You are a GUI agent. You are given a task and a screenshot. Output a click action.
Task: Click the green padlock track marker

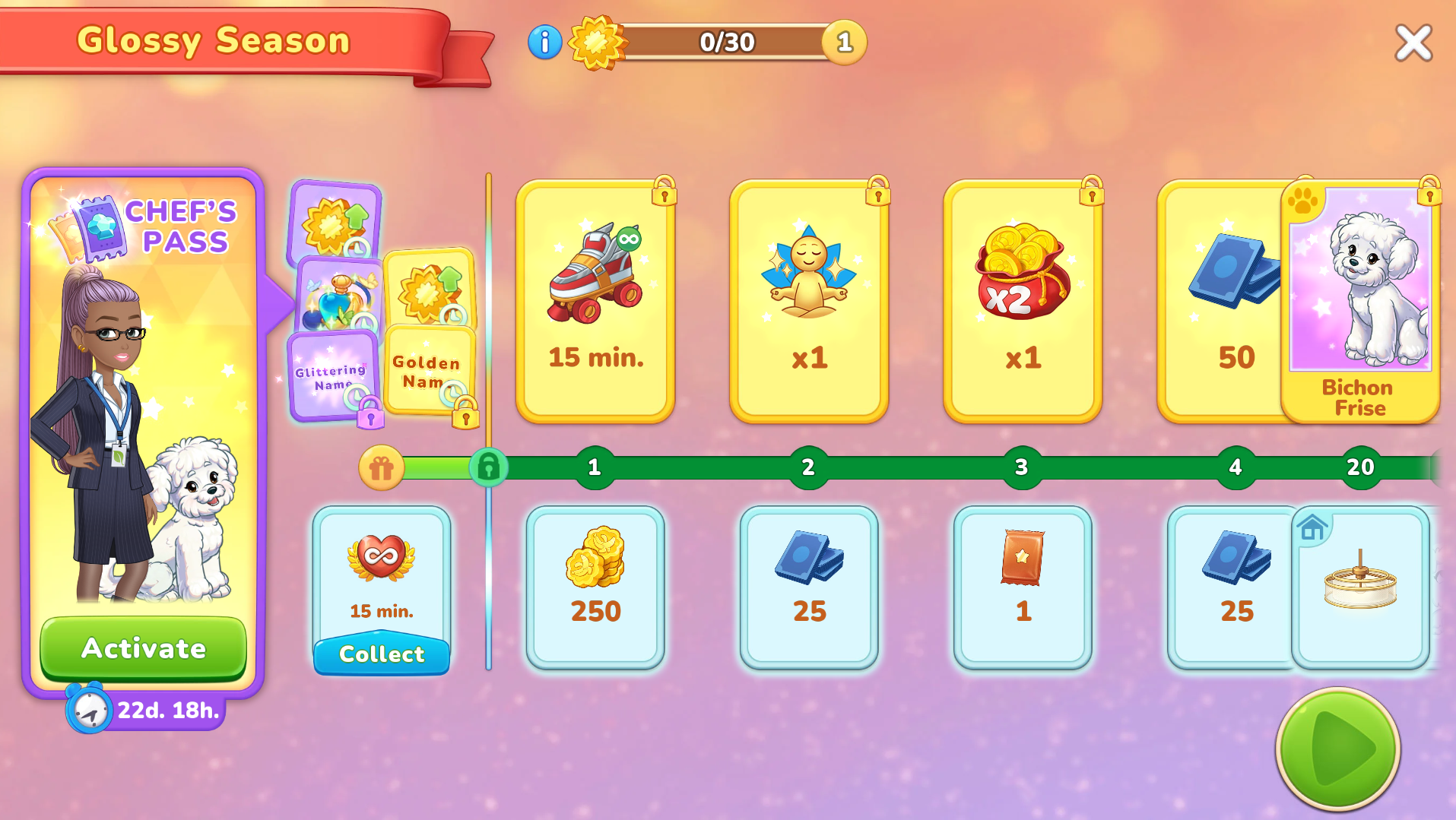coord(488,467)
